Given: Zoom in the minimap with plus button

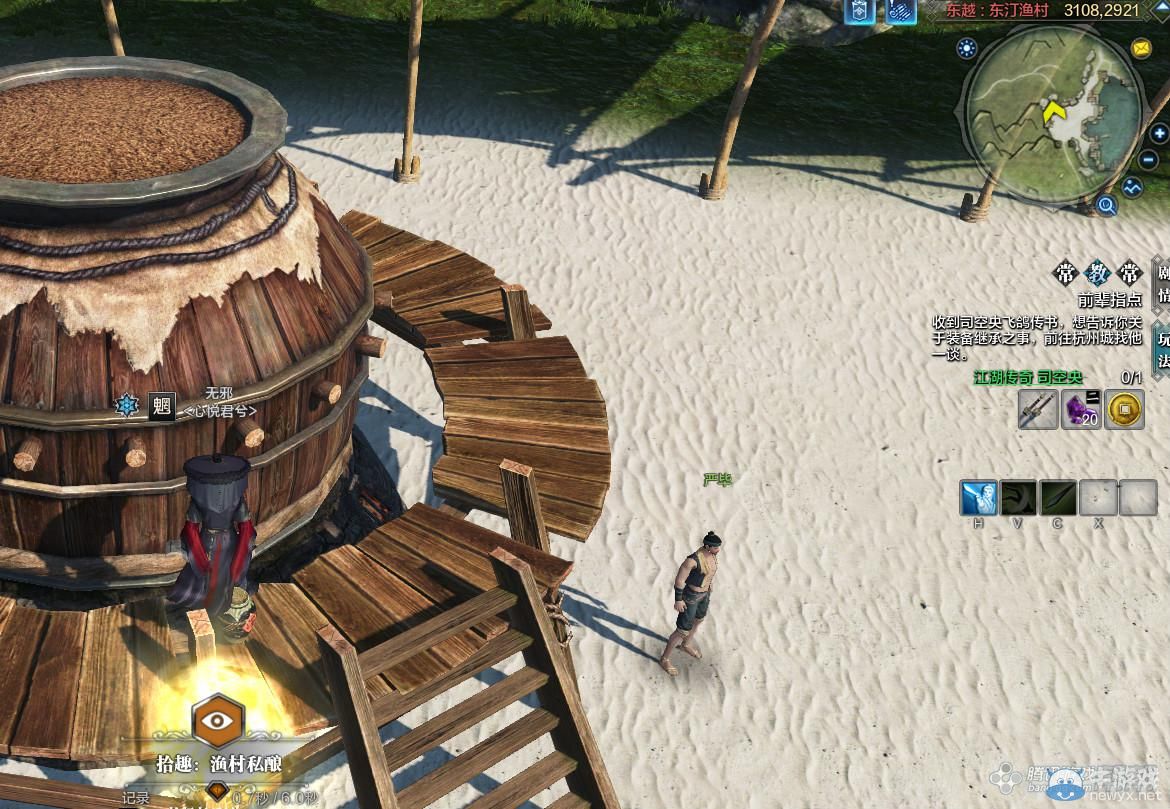Looking at the screenshot, I should click(1159, 134).
